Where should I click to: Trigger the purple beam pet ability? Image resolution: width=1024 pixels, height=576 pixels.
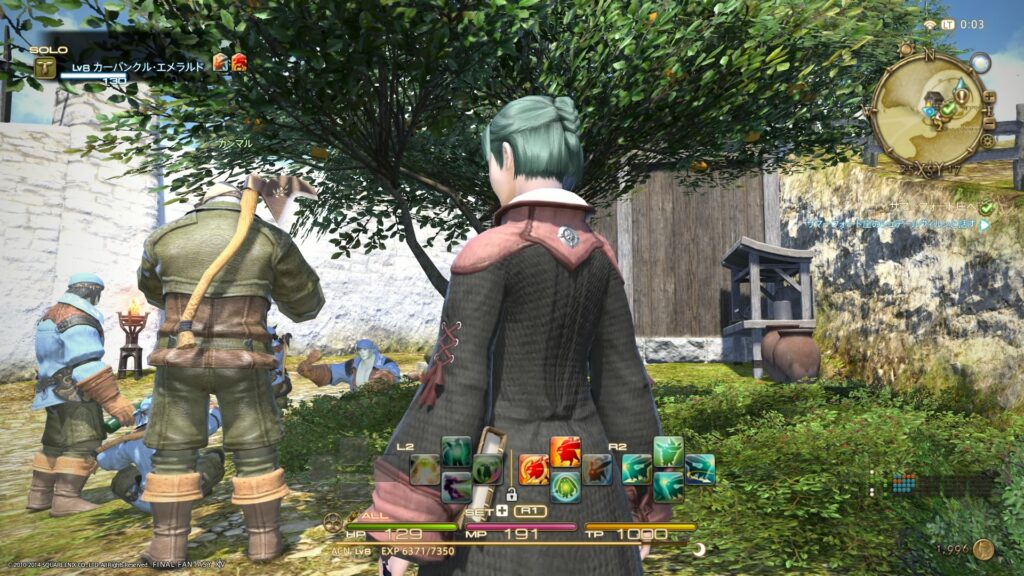456,487
